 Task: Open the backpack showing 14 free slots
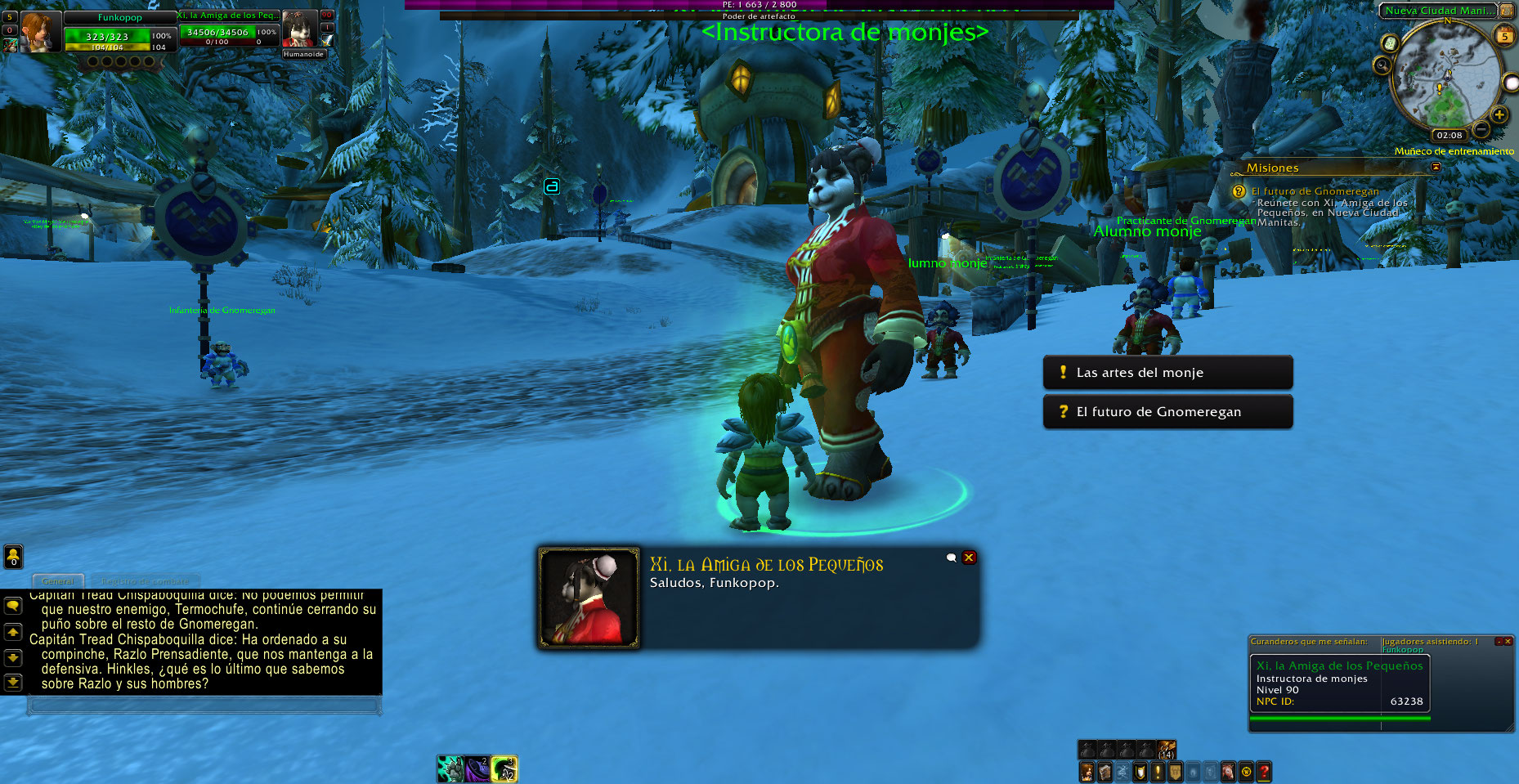click(1167, 749)
